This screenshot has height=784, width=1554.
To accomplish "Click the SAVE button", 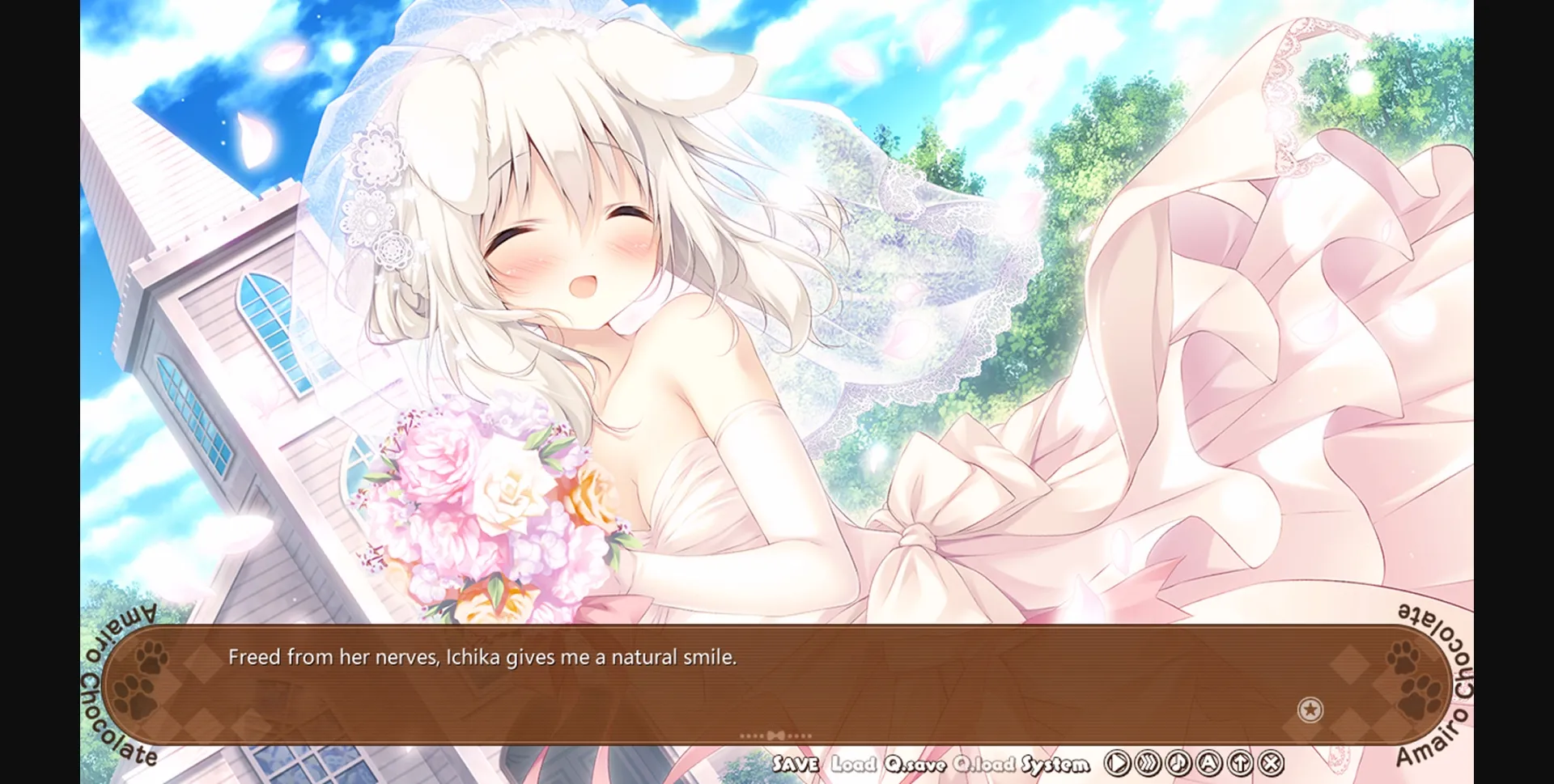I will click(797, 762).
